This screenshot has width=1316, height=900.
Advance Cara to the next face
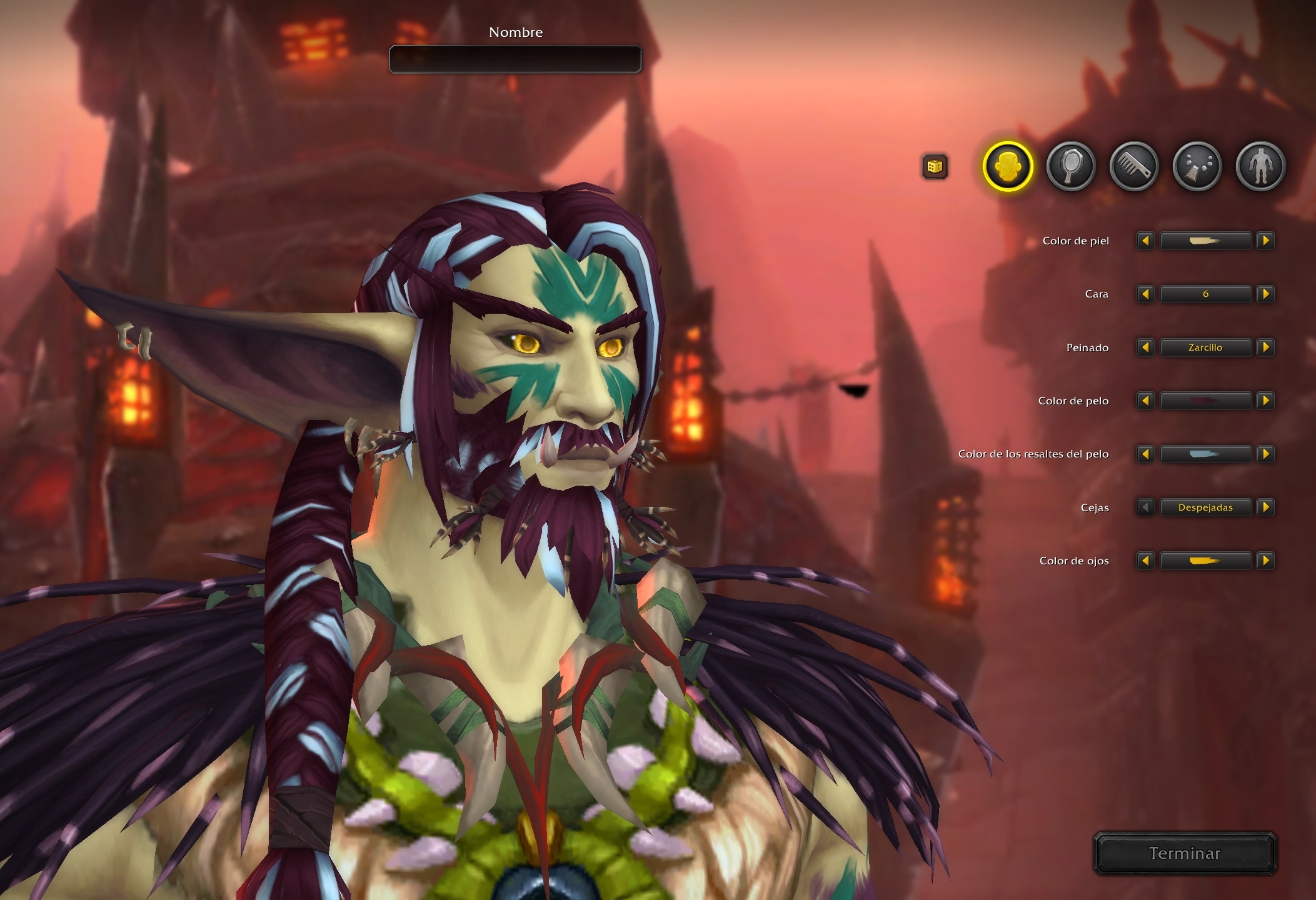pos(1265,294)
